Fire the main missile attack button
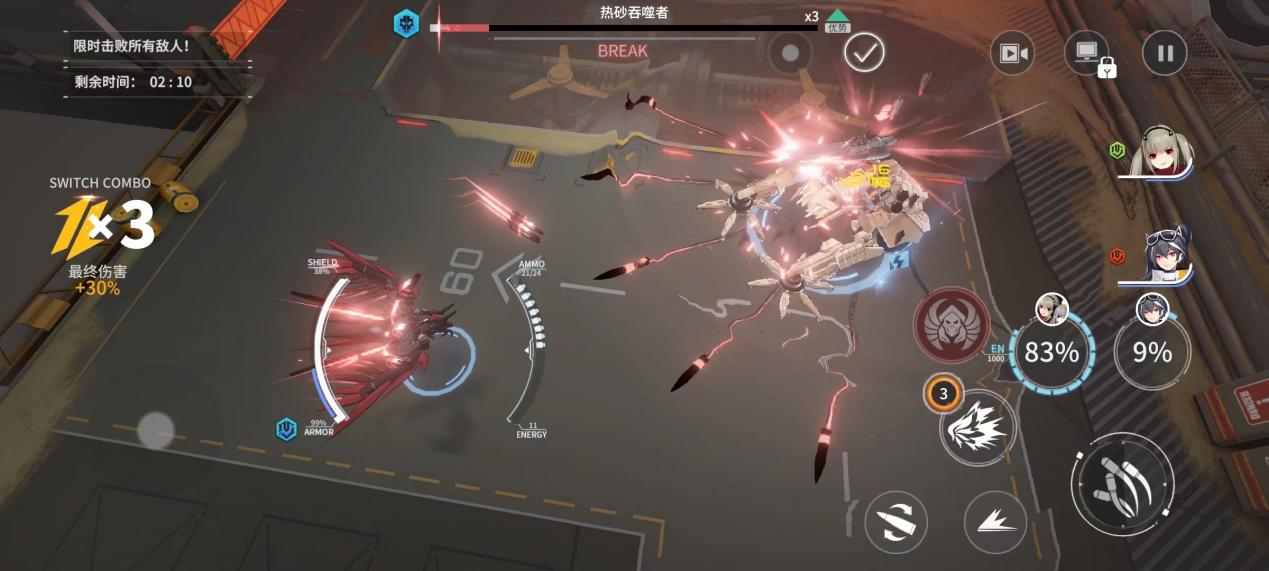 click(1121, 483)
